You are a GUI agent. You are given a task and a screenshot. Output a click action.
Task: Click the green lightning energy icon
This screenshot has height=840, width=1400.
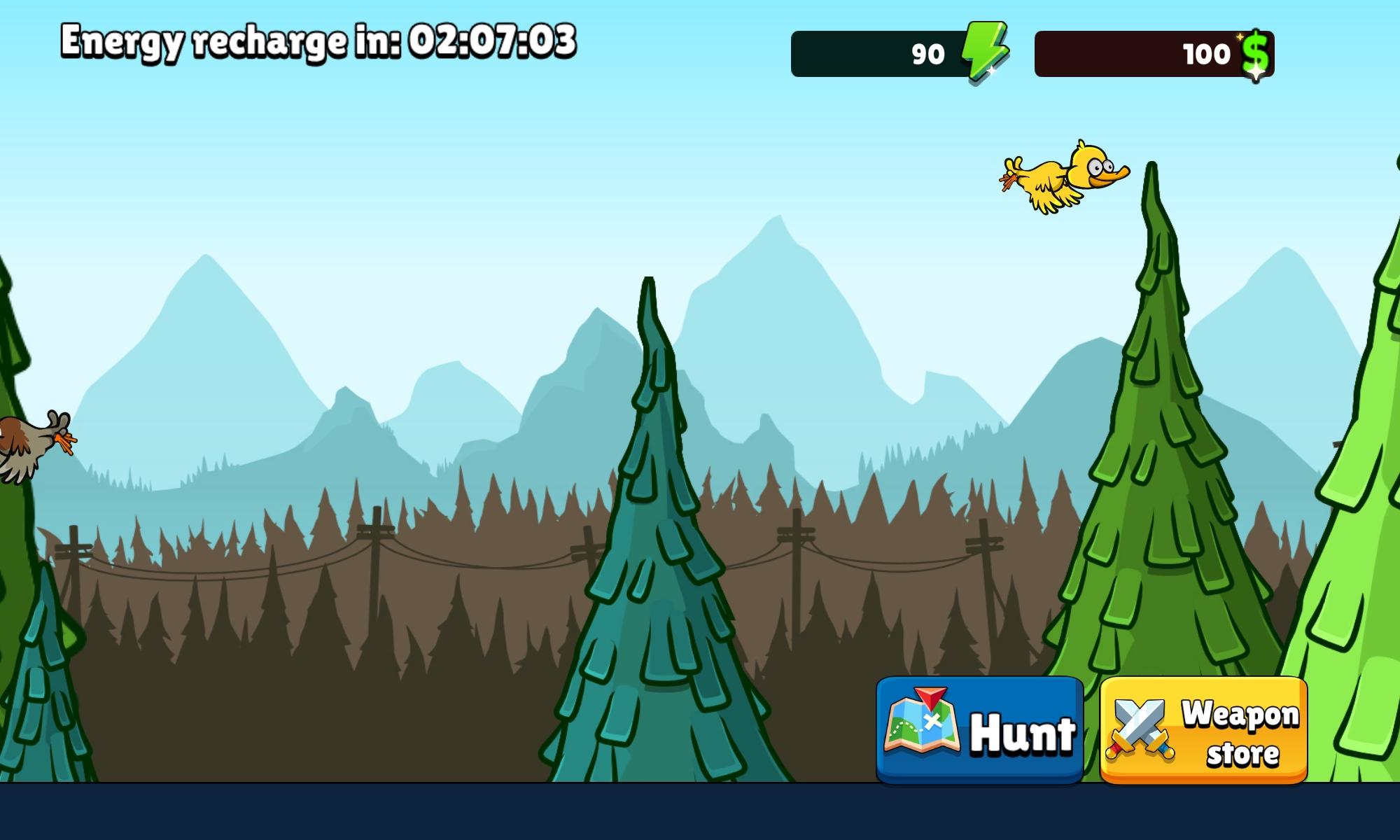click(x=983, y=52)
